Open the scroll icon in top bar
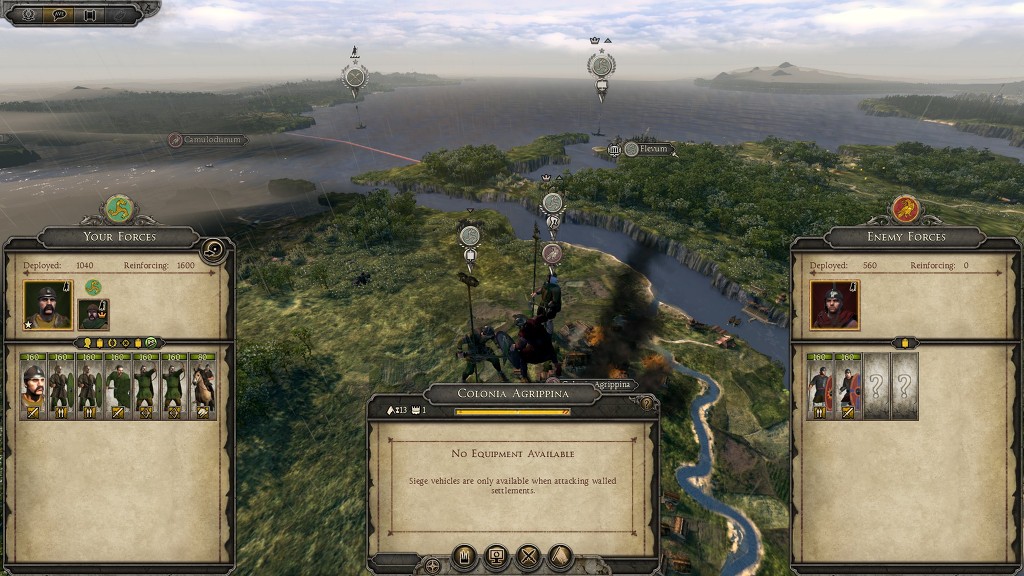This screenshot has width=1024, height=576. coord(89,14)
